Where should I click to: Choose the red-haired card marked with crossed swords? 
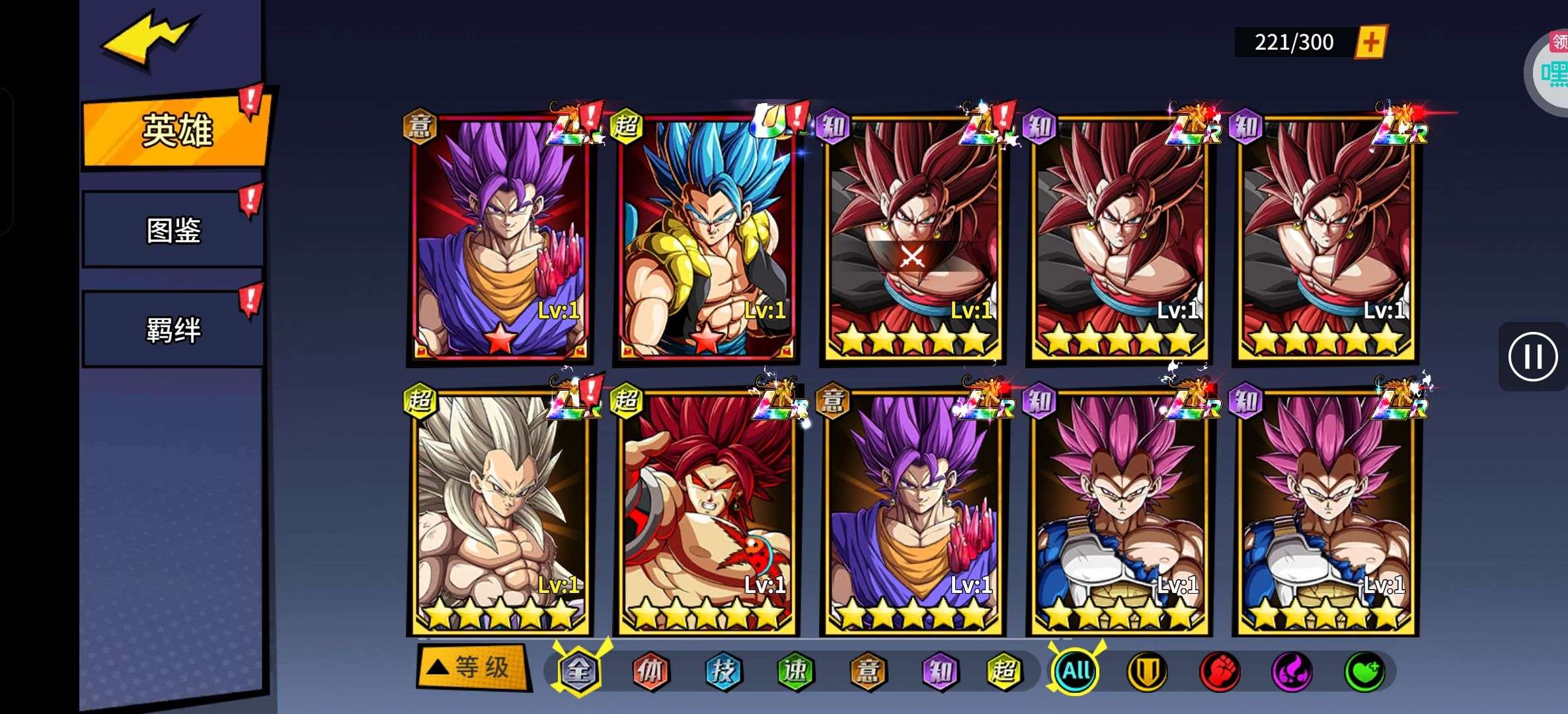(912, 238)
